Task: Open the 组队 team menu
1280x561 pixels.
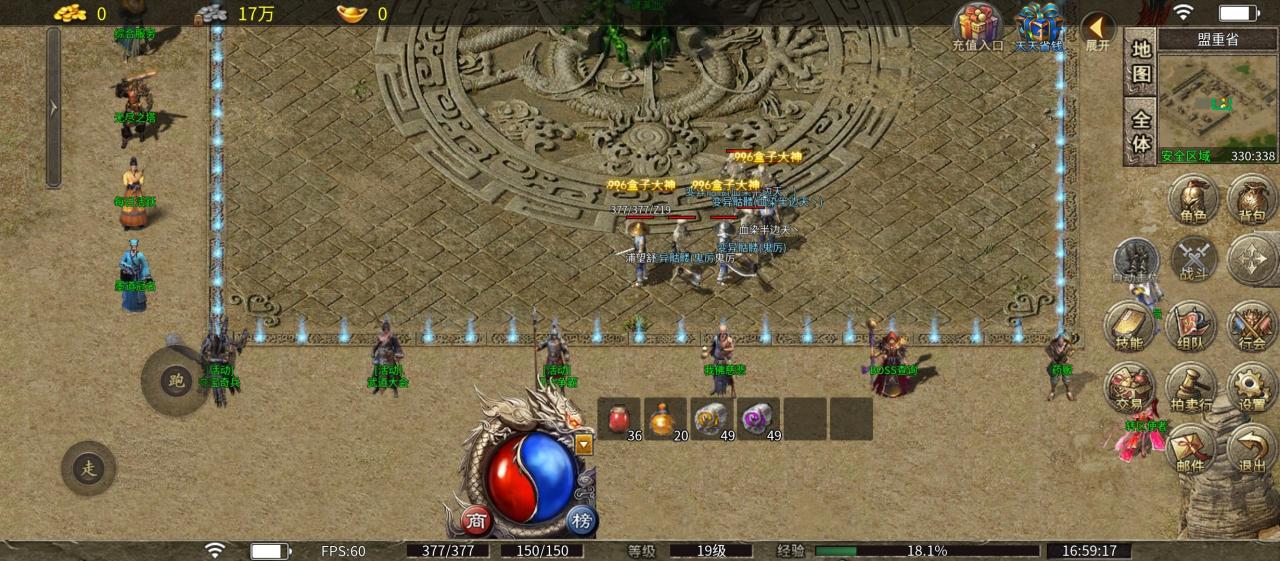Action: [x=1190, y=326]
